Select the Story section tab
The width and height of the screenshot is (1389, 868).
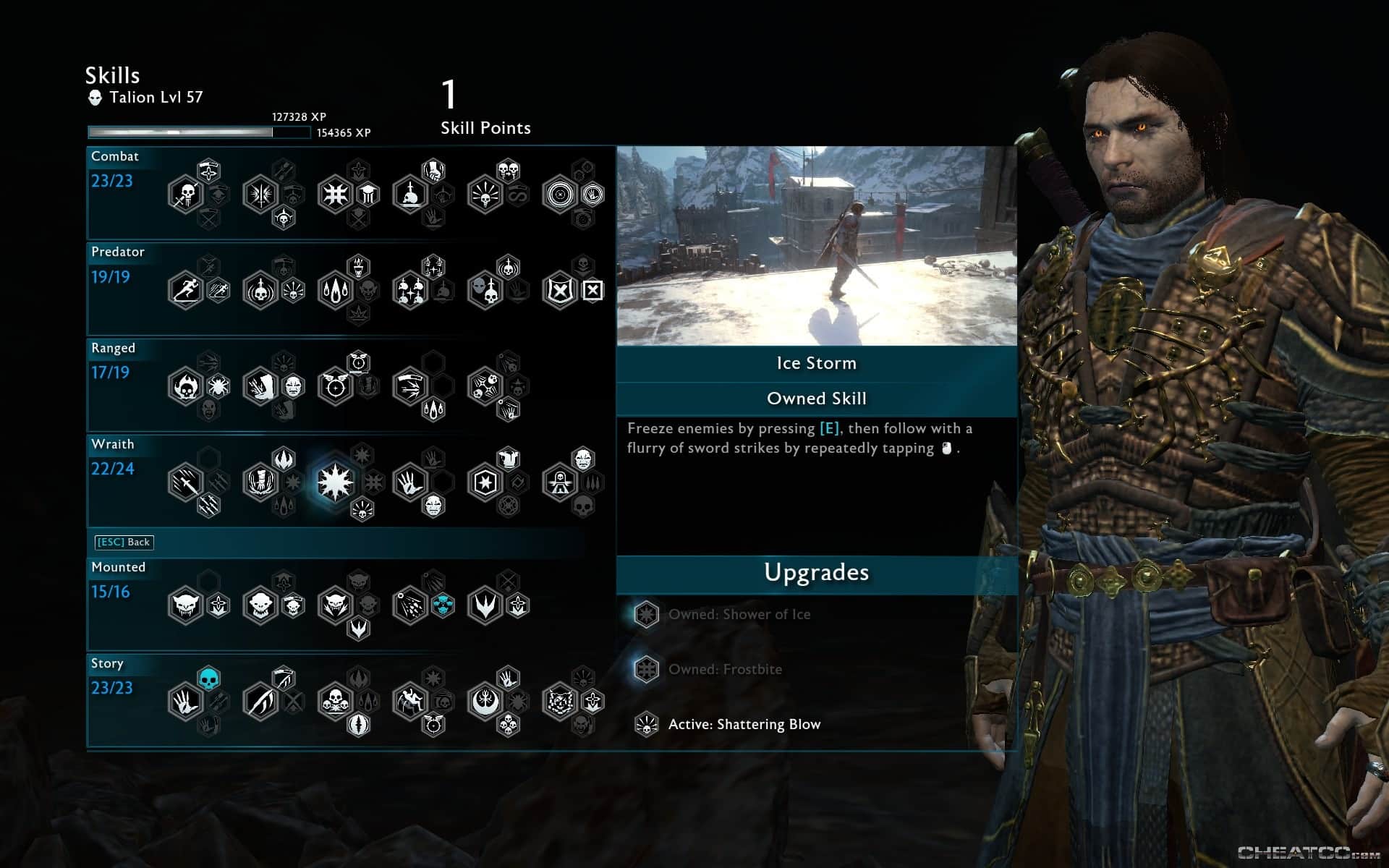coord(107,663)
